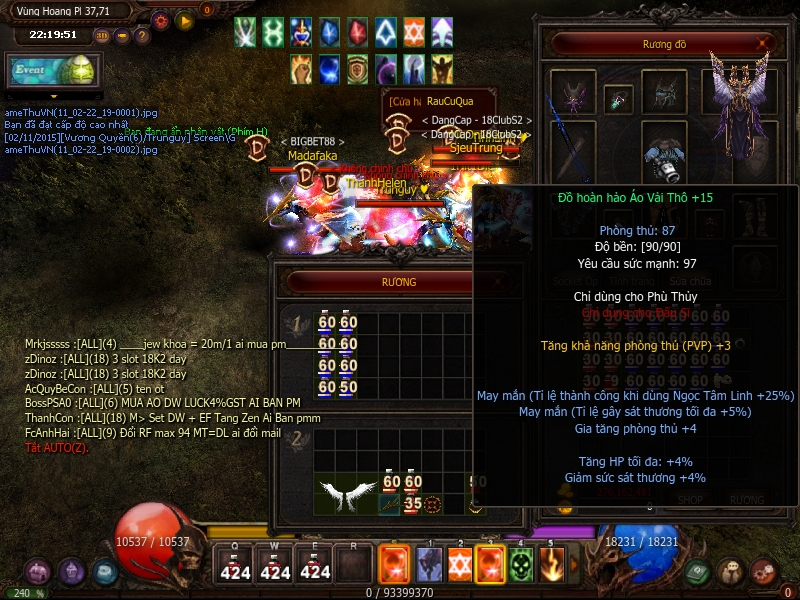The width and height of the screenshot is (800, 600).
Task: Activate the green skull skill in slot 4
Action: pos(520,565)
